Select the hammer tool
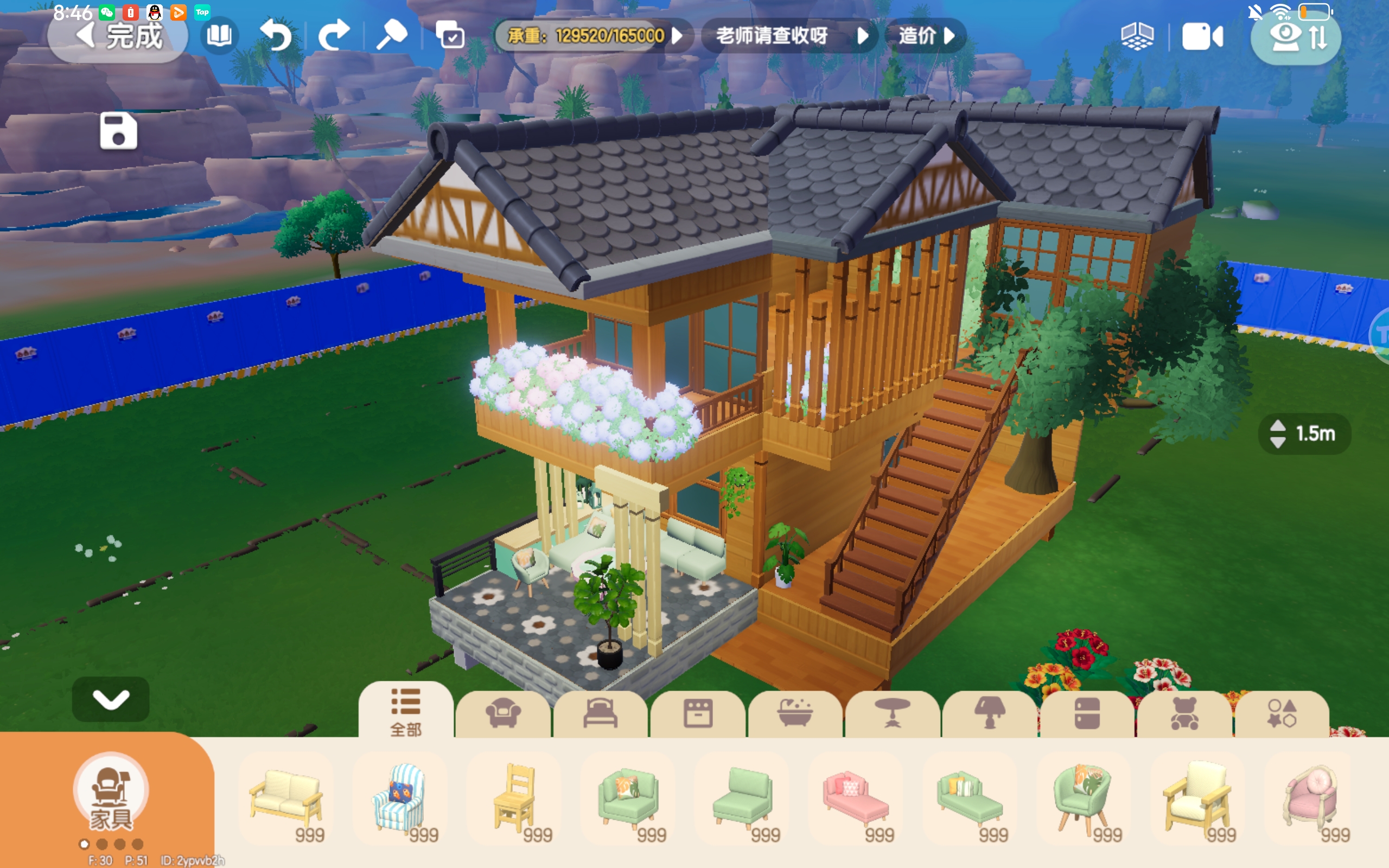Screen dimensions: 1389x868 coord(391,37)
